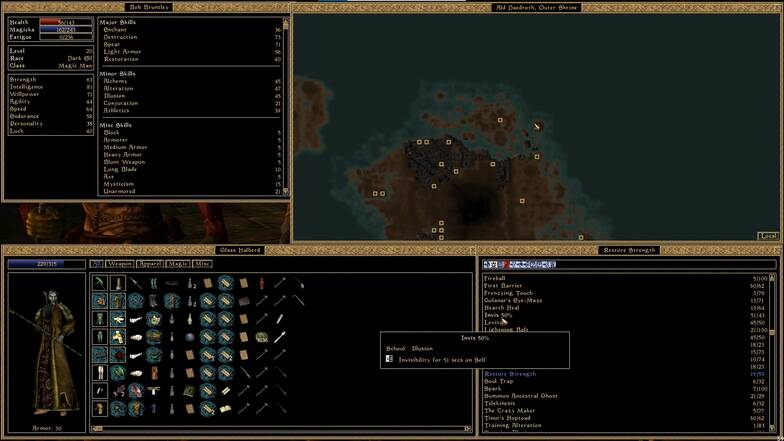Pick the Hearth Heal spell
This screenshot has width=784, height=441.
[x=501, y=308]
